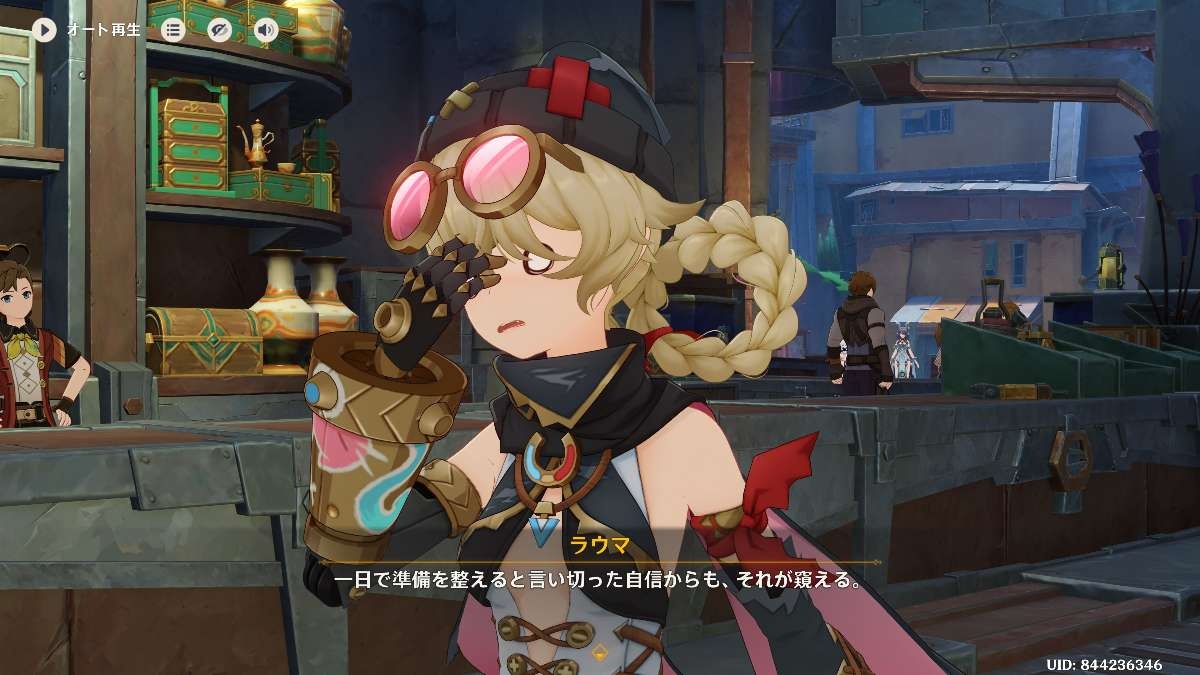The height and width of the screenshot is (675, 1200).
Task: Open the dialogue log list icon
Action: click(173, 29)
